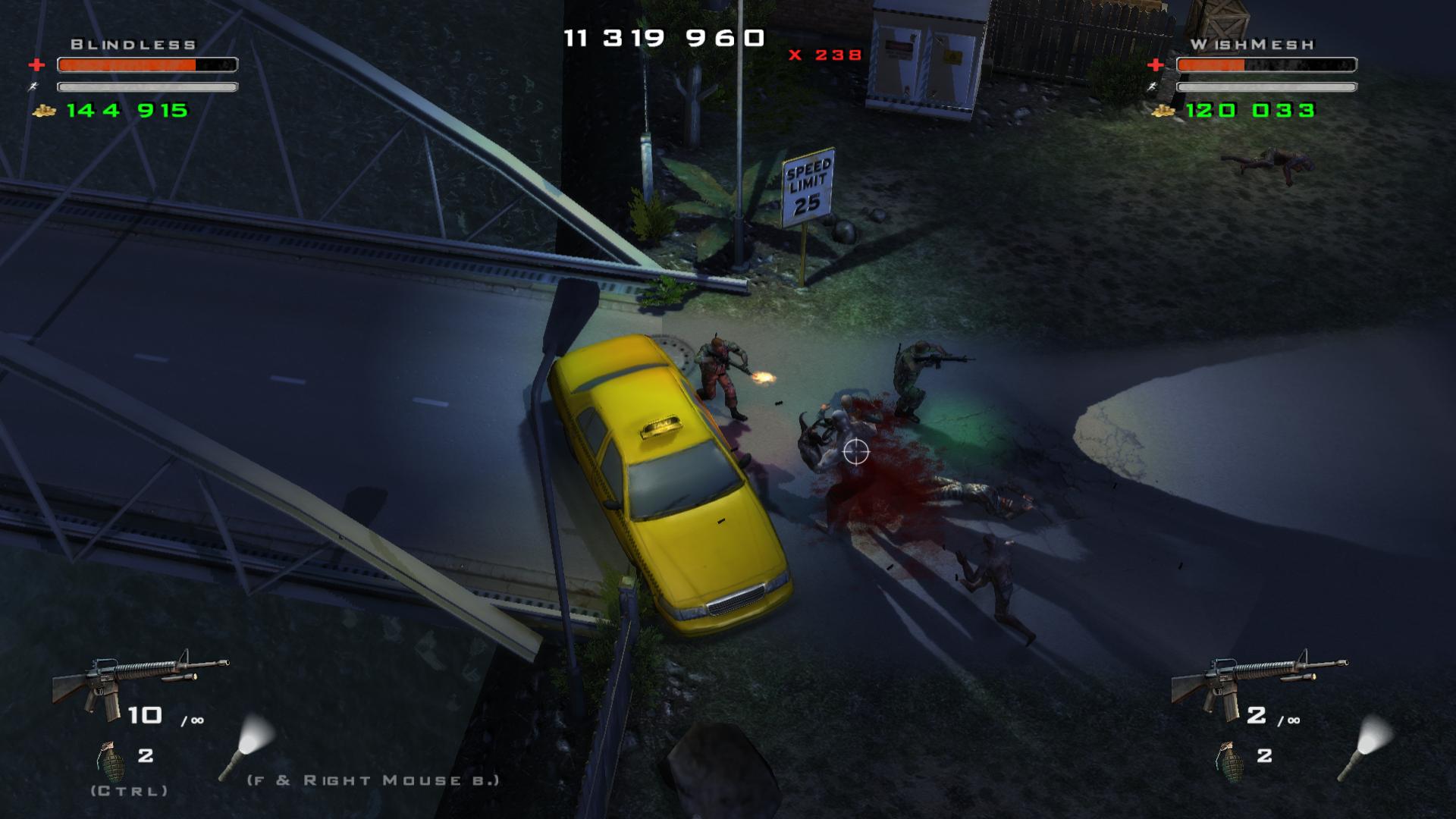Click WishMesh's gold coins money icon
Image resolution: width=1456 pixels, height=819 pixels.
pos(1163,111)
